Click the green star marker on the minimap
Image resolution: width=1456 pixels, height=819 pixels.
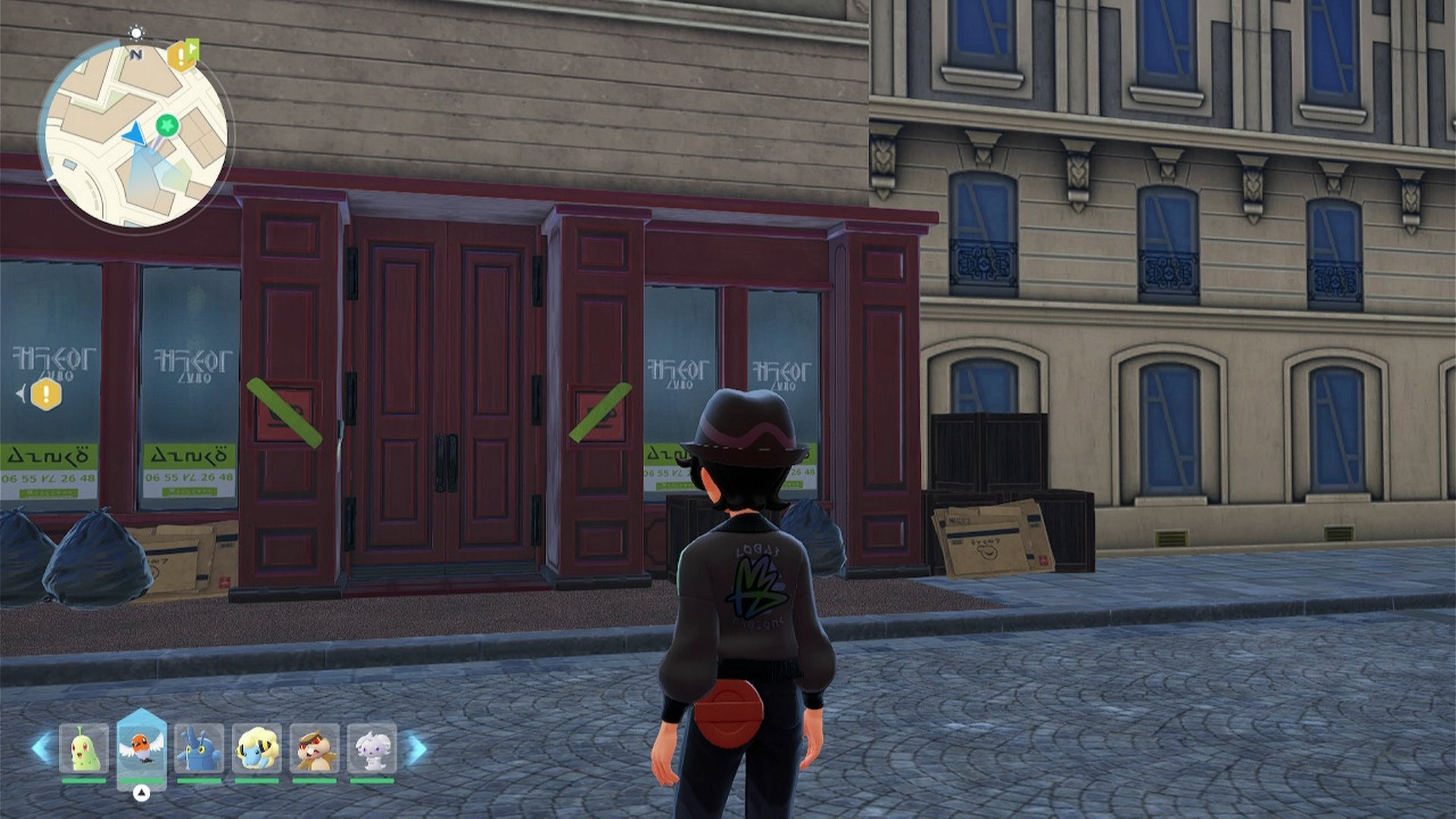coord(167,124)
